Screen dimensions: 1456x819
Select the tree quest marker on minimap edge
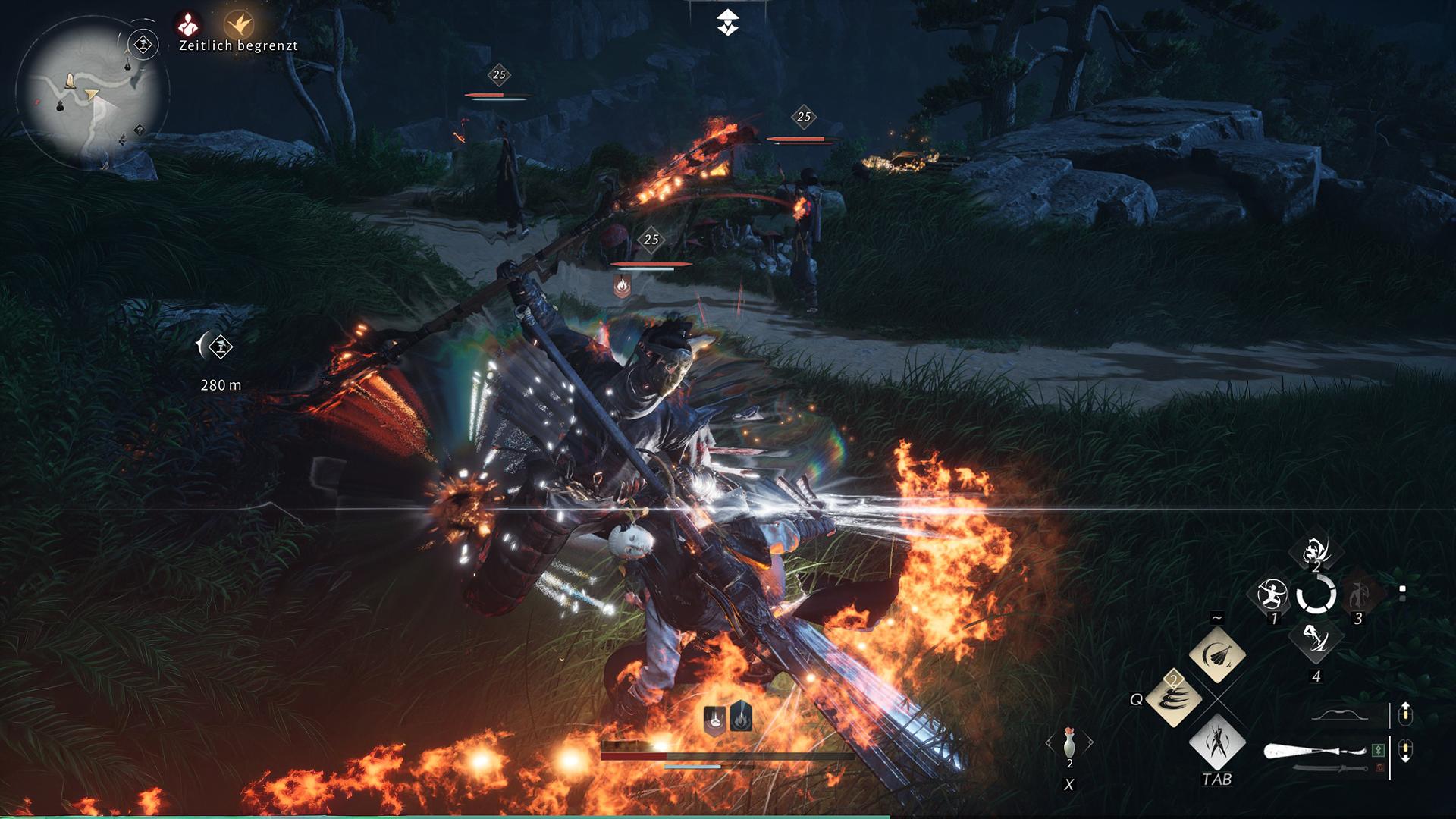click(143, 45)
